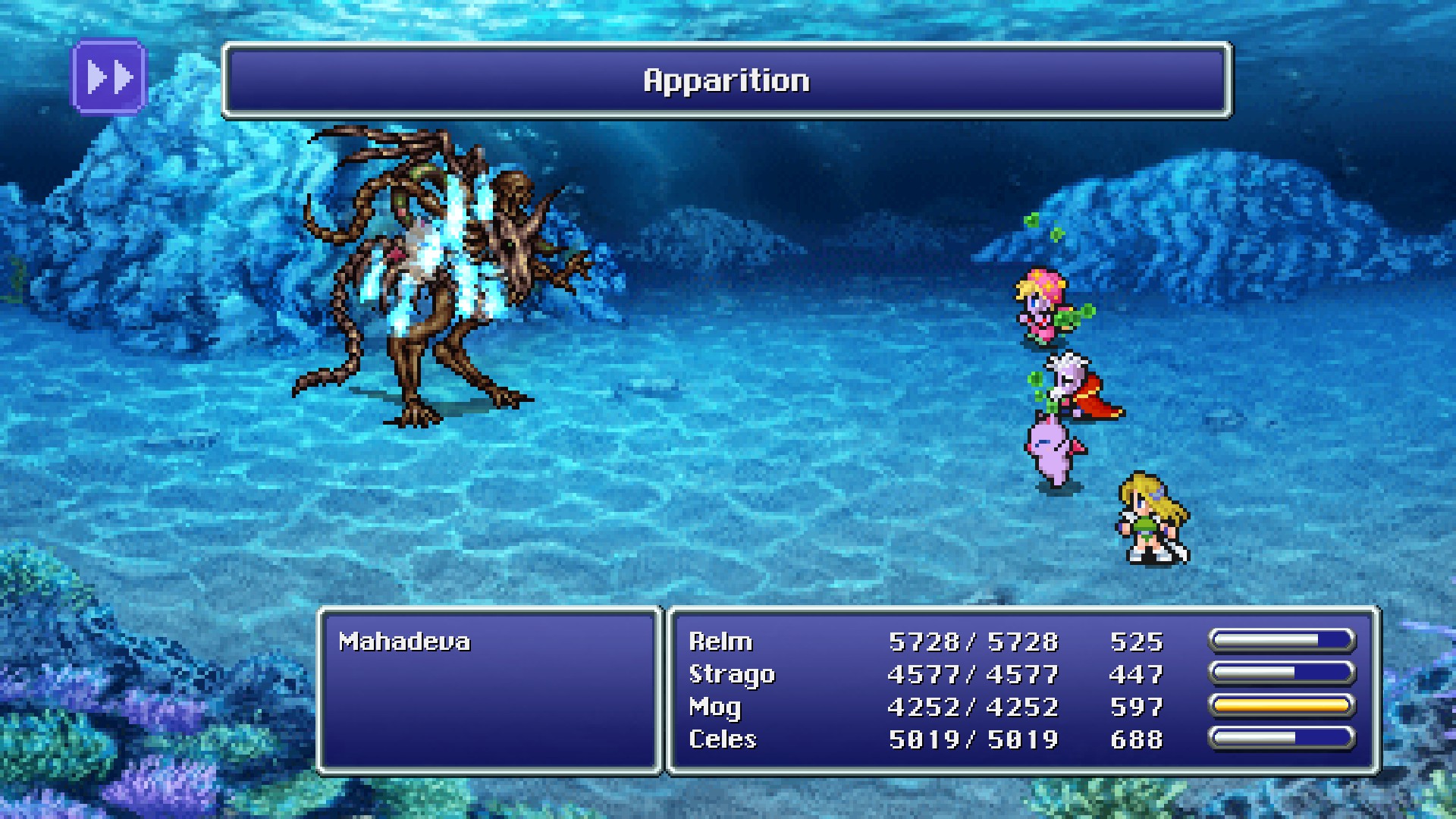Toggle the fast-forward battle speed button

pos(109,77)
